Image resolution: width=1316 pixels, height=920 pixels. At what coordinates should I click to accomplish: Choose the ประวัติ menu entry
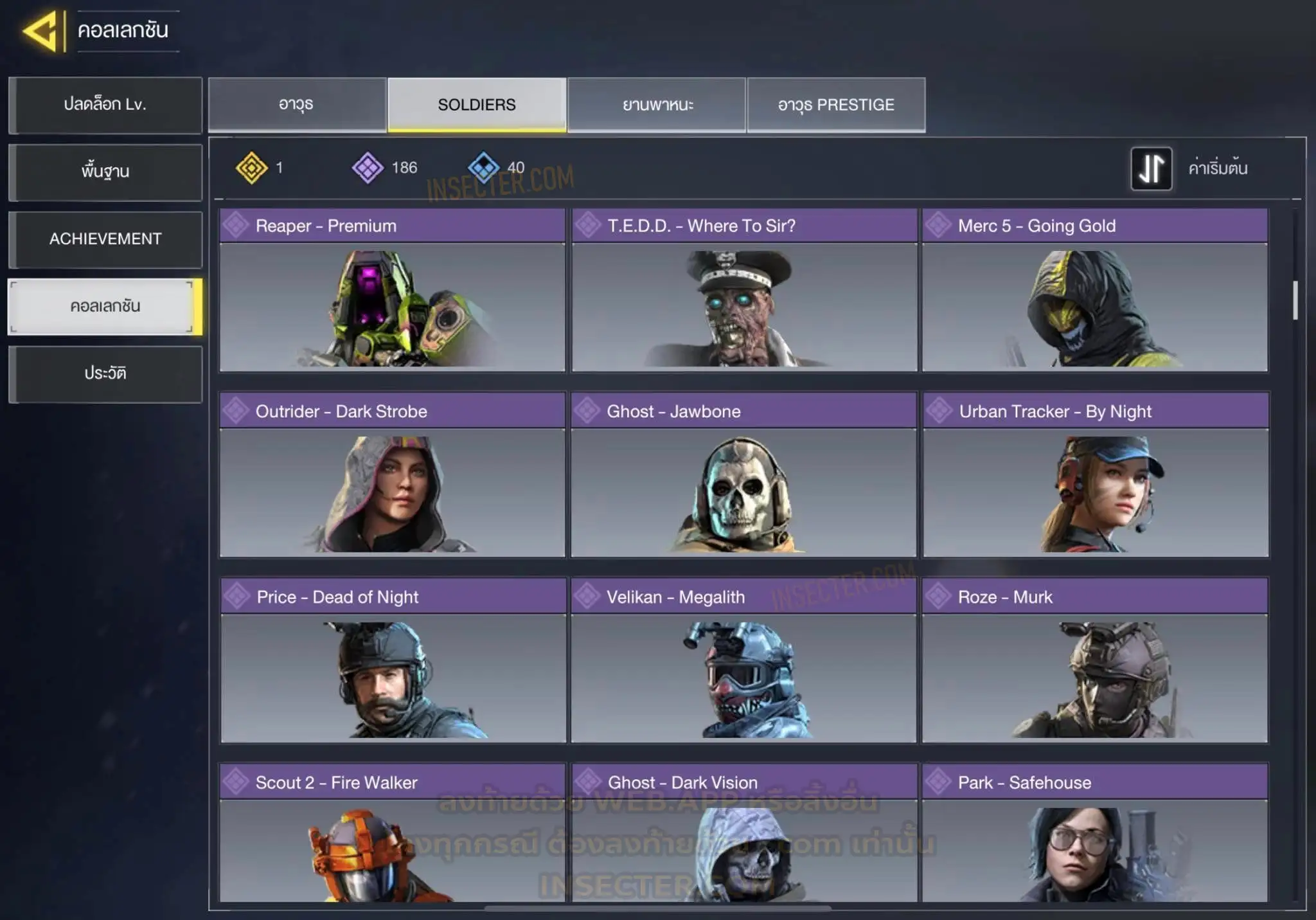point(105,374)
